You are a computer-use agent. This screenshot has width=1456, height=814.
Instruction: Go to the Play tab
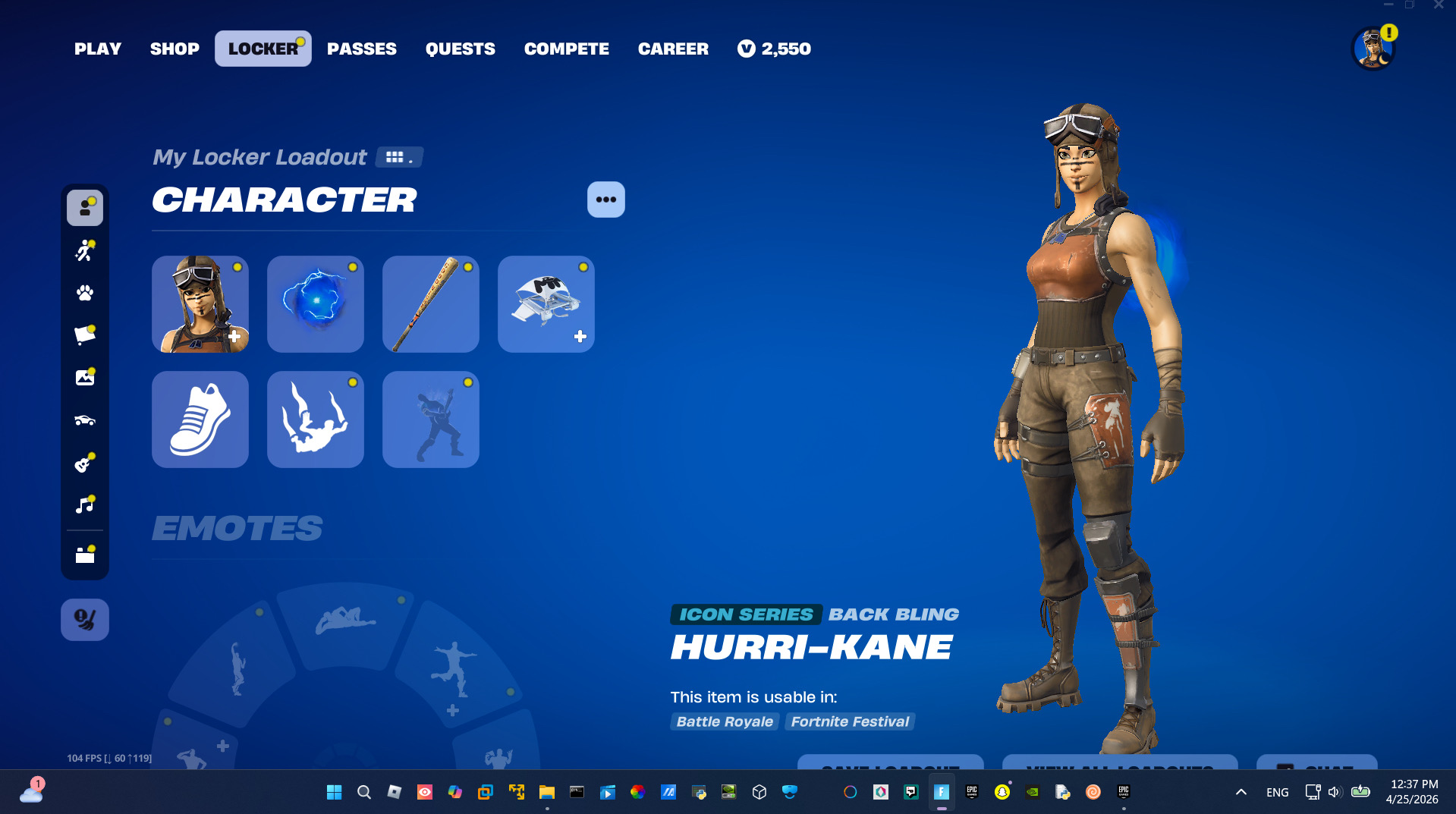click(98, 49)
